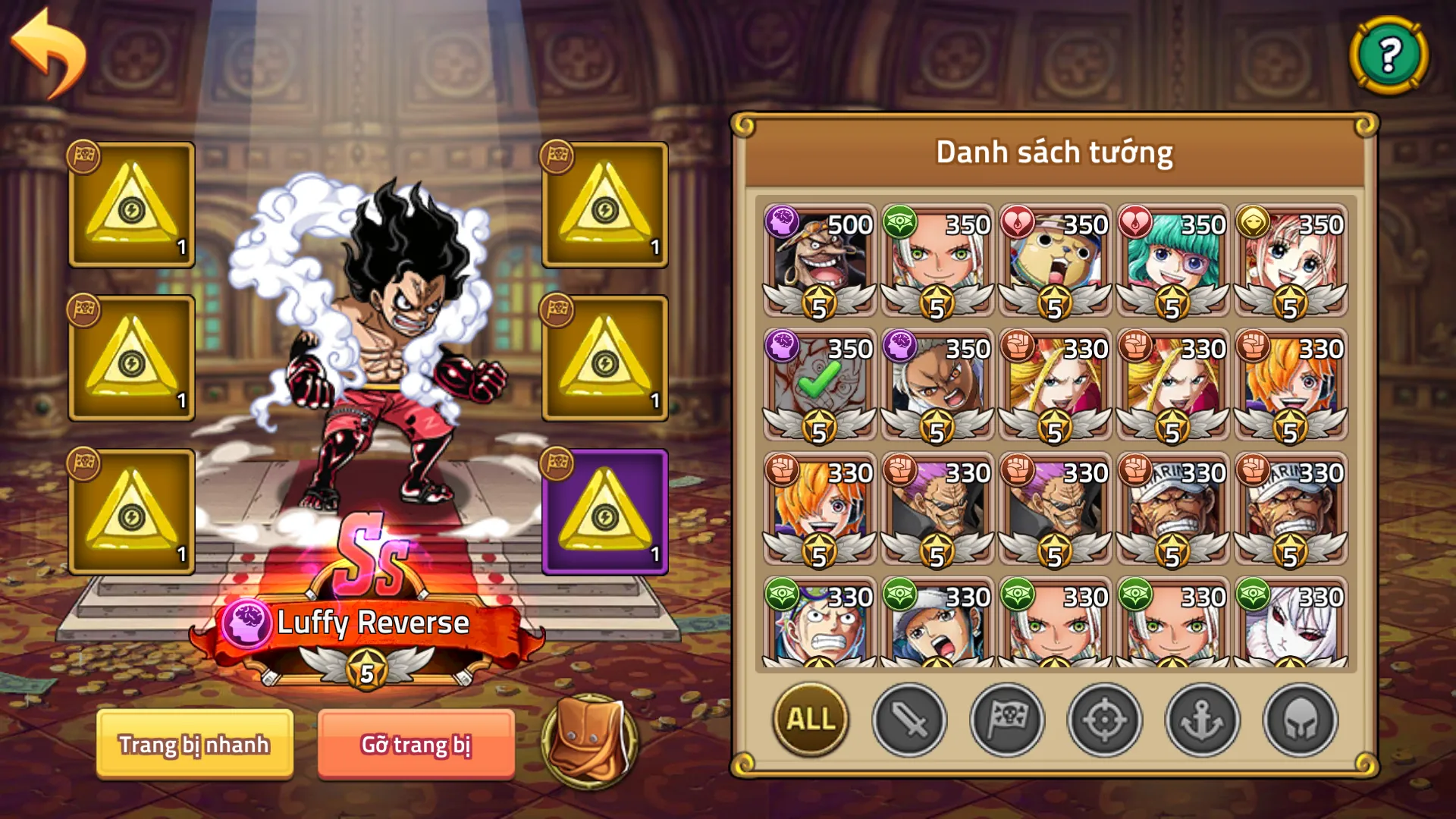Select the crosshair targeting filter icon
Screen dimensions: 1456x819
coord(1104,721)
